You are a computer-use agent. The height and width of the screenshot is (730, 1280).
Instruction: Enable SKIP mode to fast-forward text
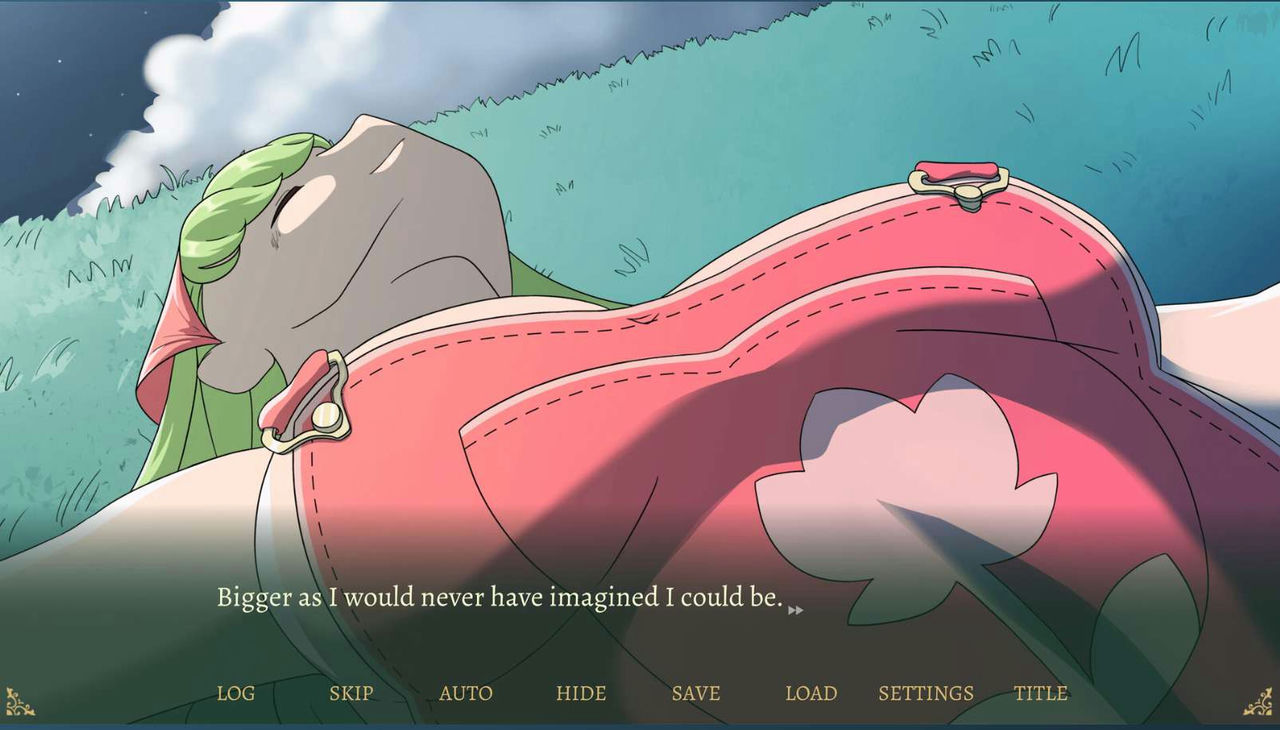(x=351, y=693)
